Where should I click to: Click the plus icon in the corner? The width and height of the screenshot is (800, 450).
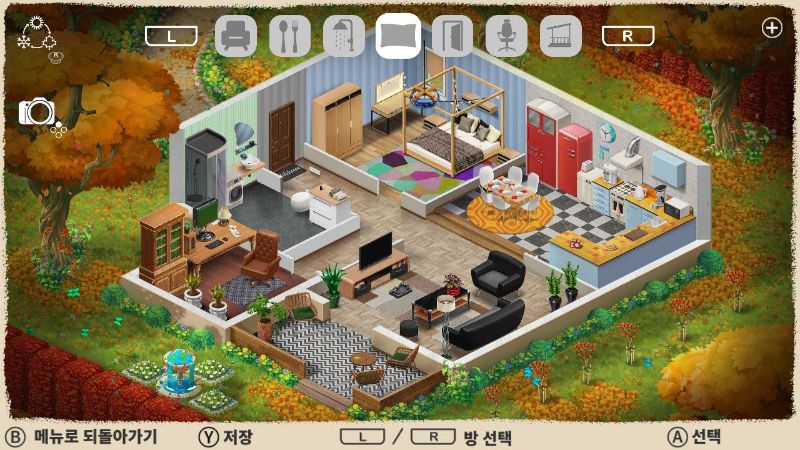[772, 28]
